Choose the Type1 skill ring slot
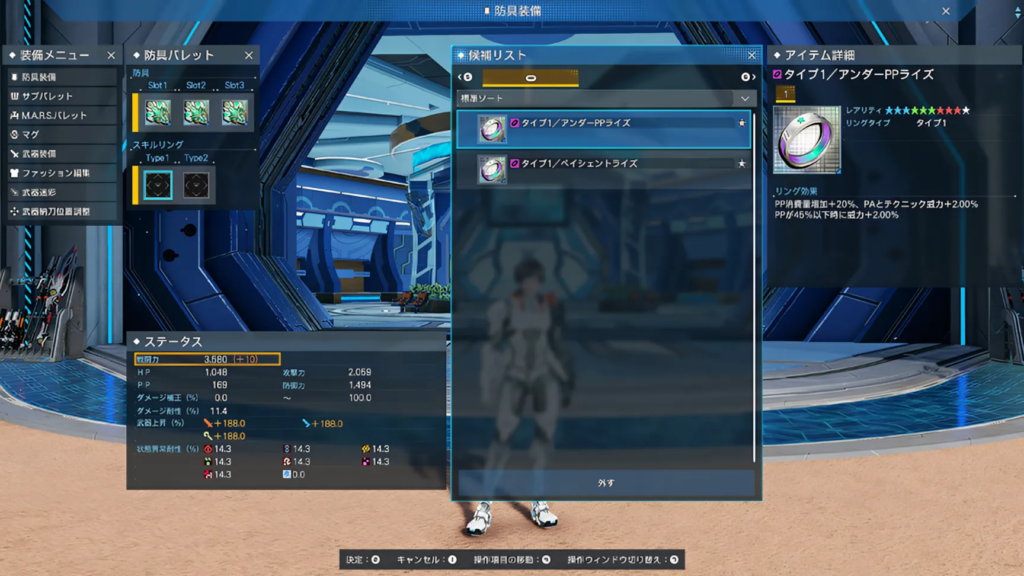The width and height of the screenshot is (1024, 576). (x=157, y=184)
